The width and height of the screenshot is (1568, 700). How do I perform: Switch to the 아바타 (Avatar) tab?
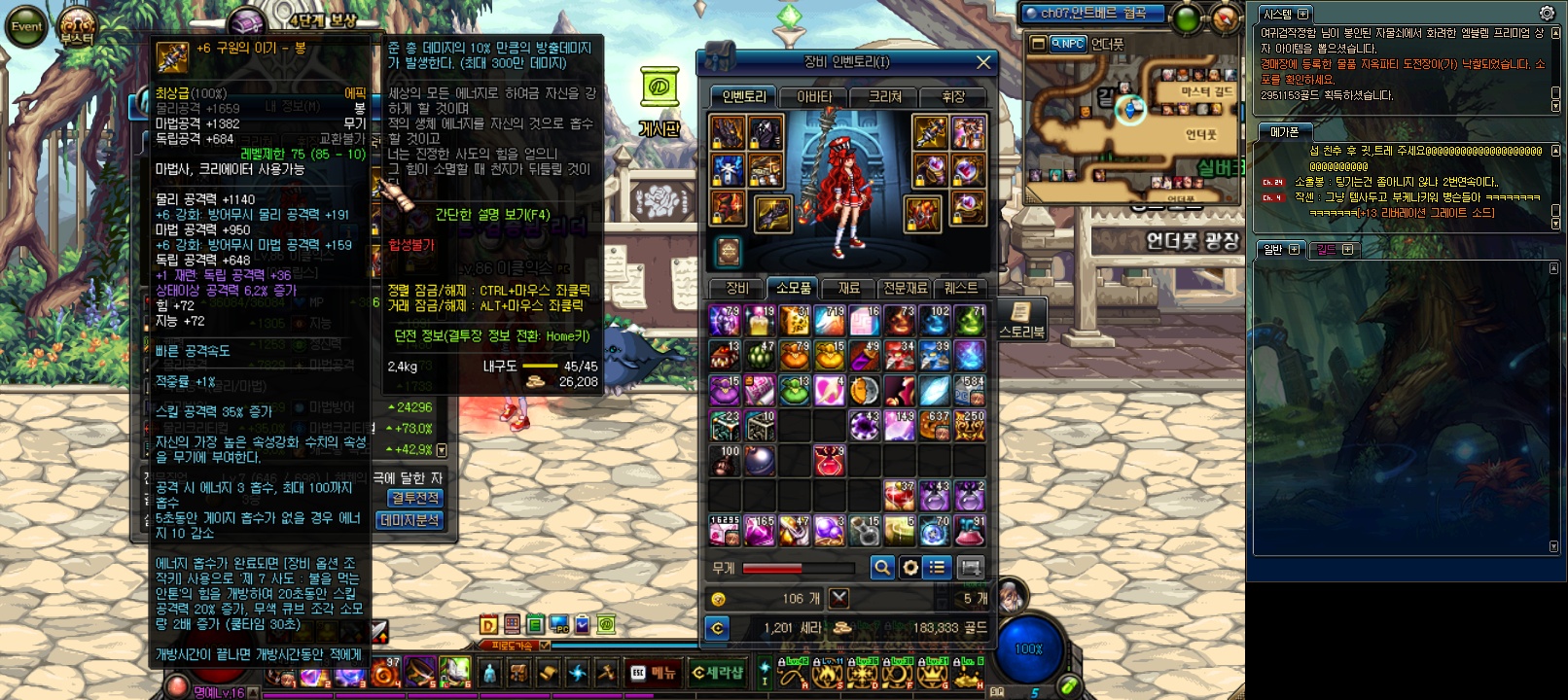coord(814,96)
